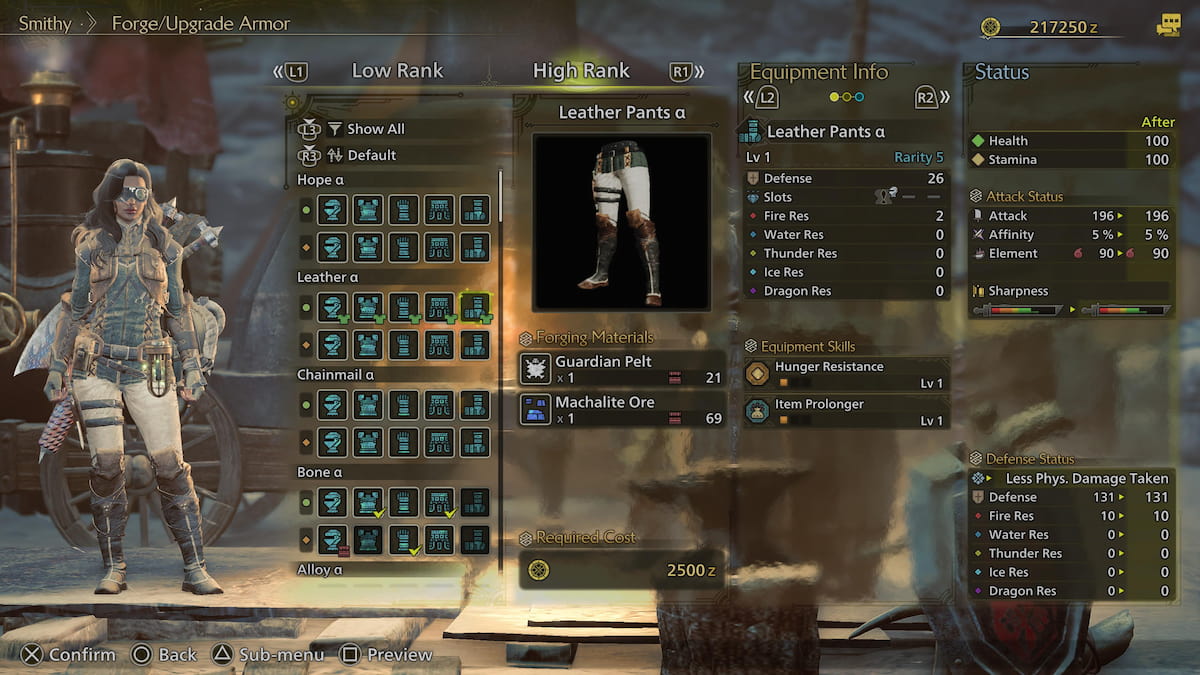Open the Show All filter
This screenshot has height=675, width=1200.
(375, 129)
